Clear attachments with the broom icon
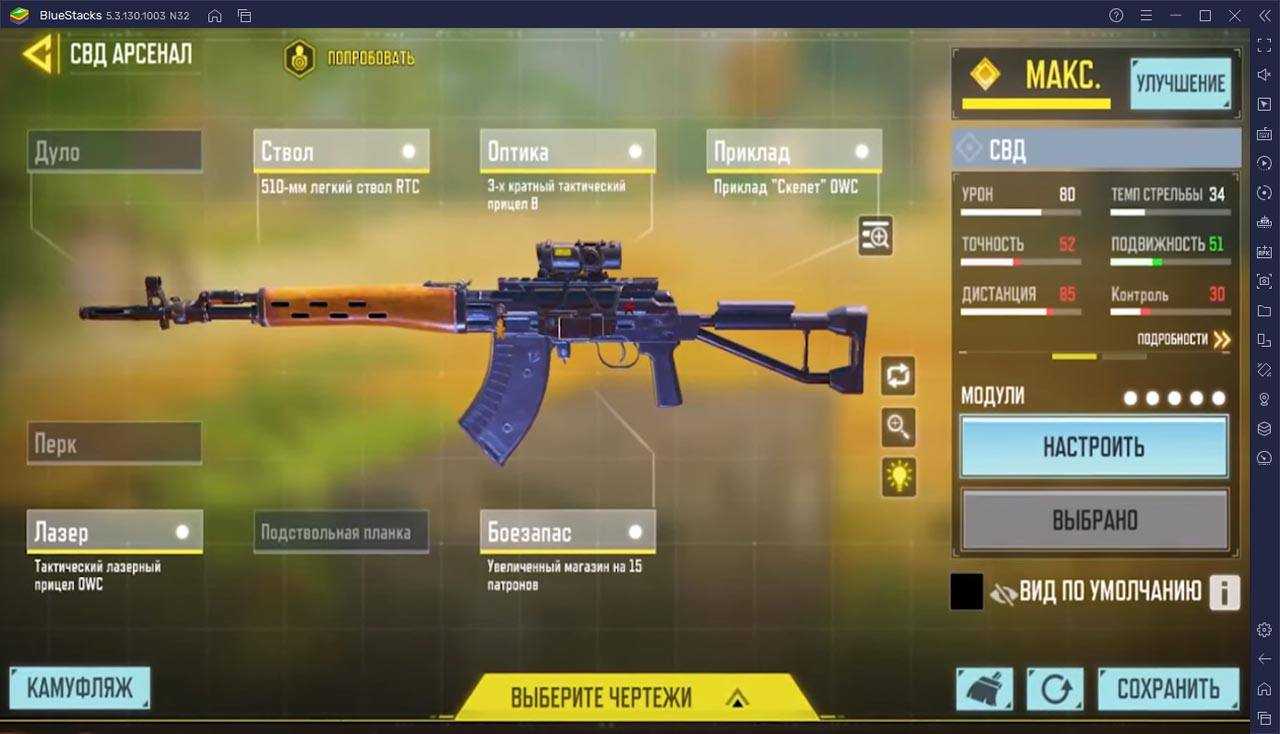1280x734 pixels. coord(984,689)
